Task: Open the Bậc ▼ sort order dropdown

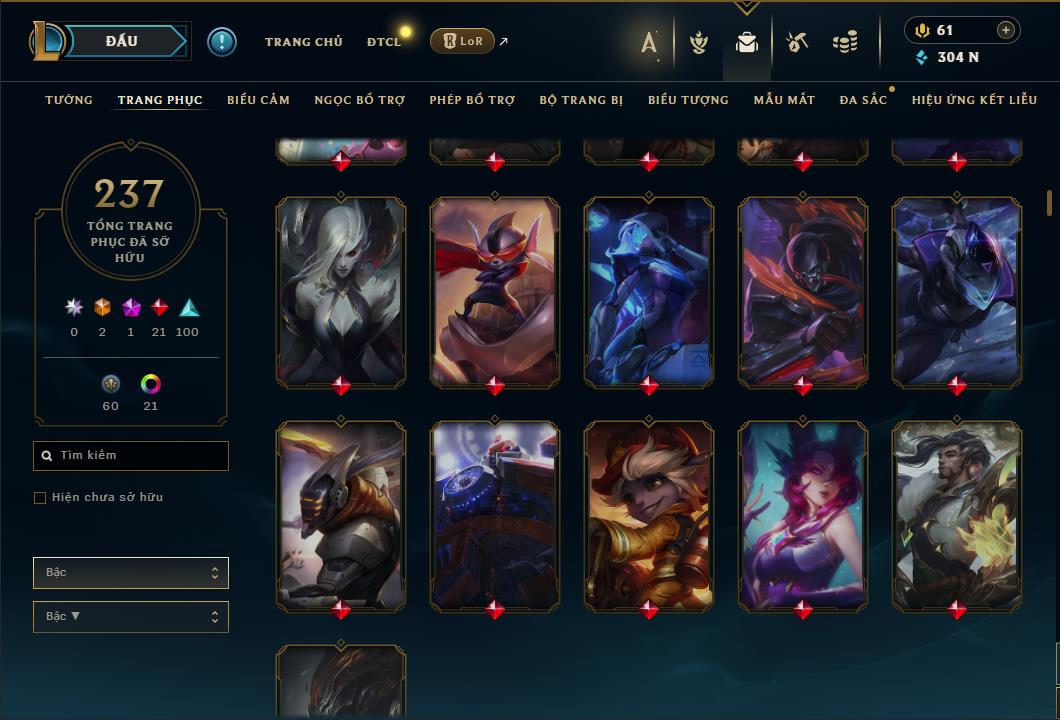Action: coord(131,617)
